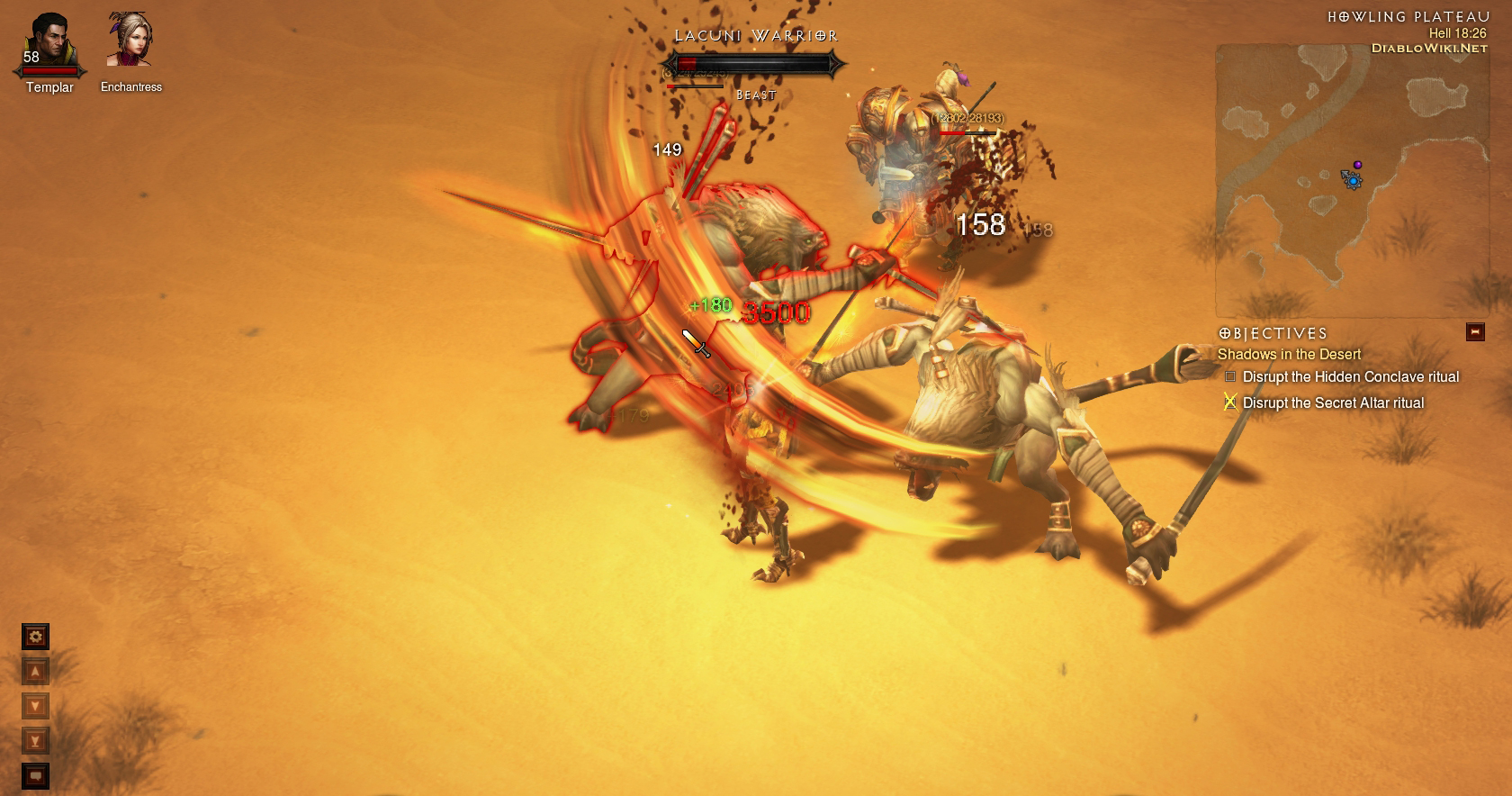Screen dimensions: 1512x796
Task: Toggle the chat window speech-bubble button
Action: point(35,775)
